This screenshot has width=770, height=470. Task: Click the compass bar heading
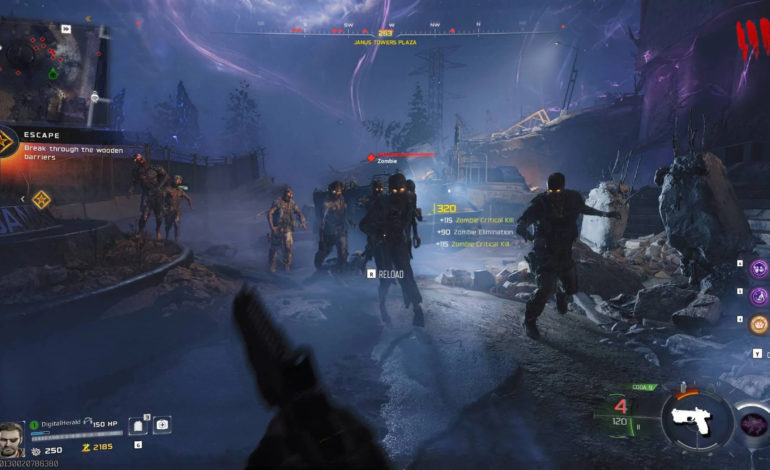tap(385, 33)
